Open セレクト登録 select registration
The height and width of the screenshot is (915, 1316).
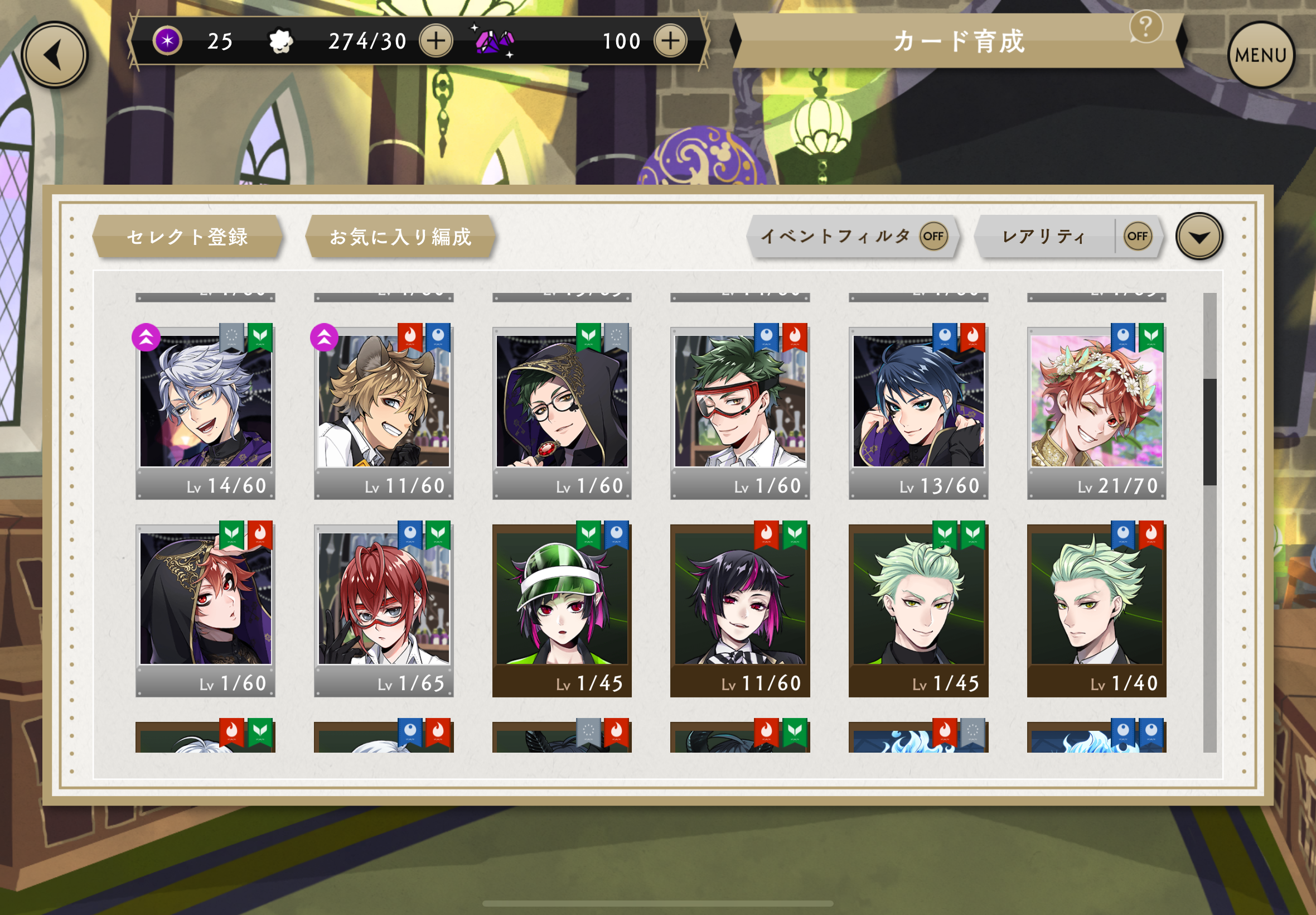(x=187, y=237)
